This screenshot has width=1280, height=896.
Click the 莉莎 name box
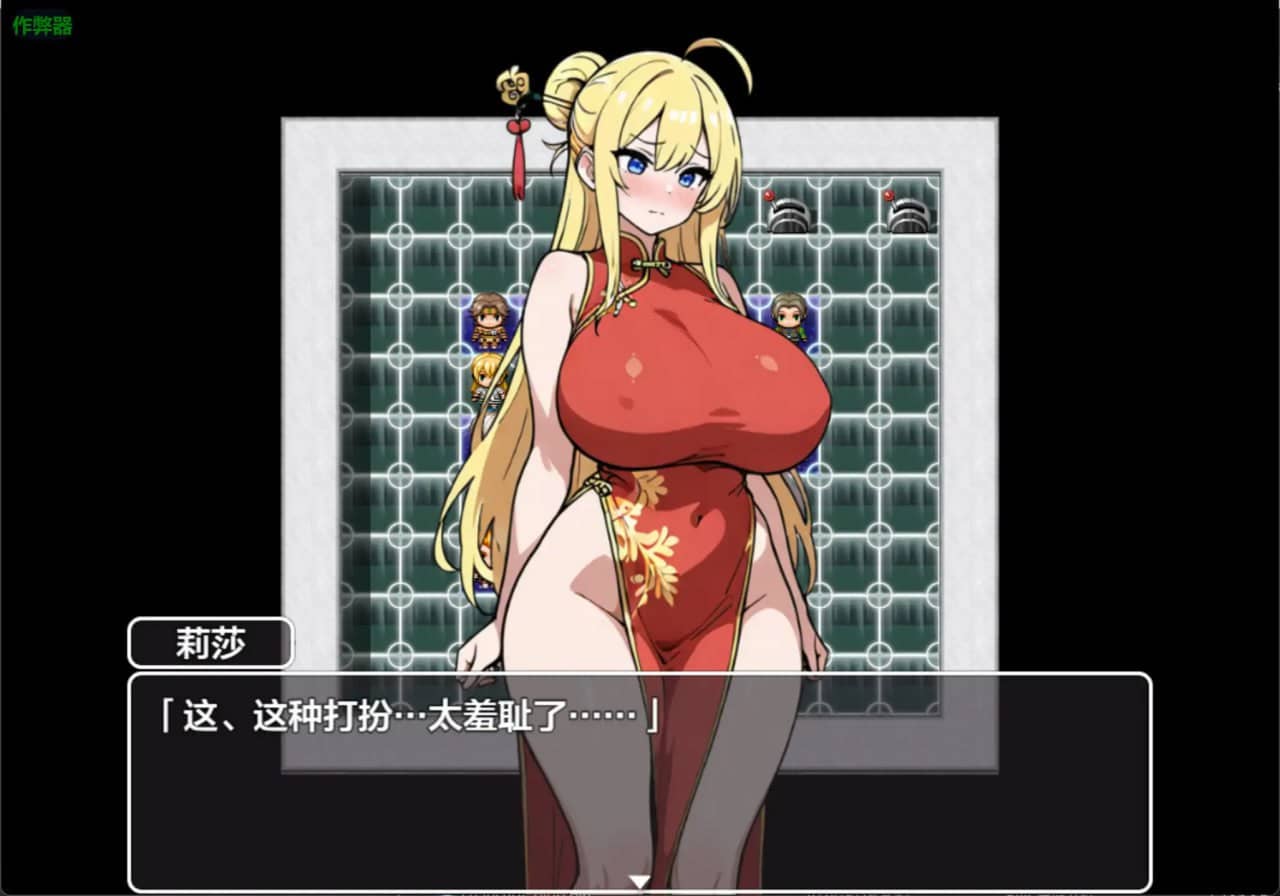[x=209, y=644]
